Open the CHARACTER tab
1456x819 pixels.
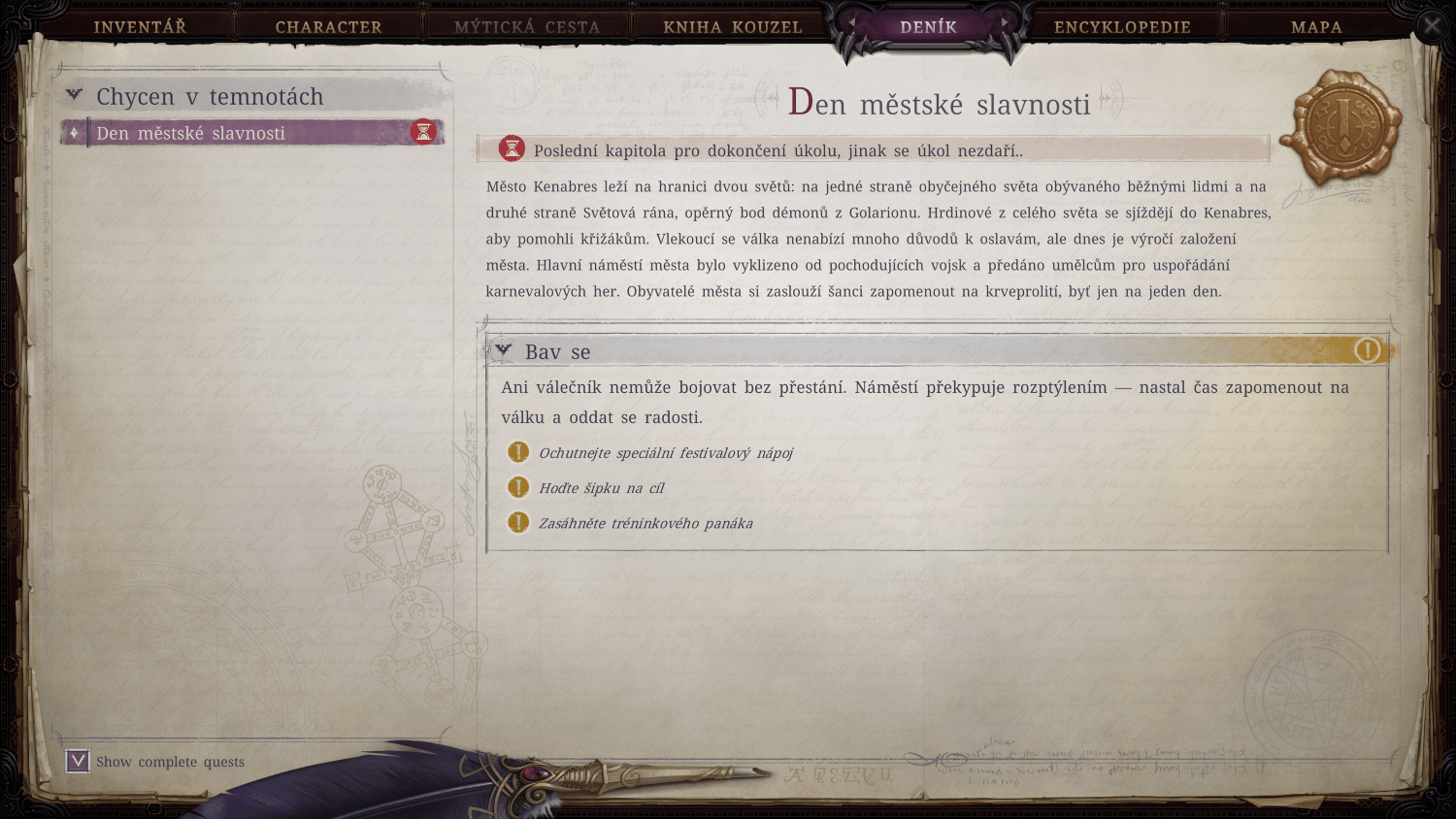[x=328, y=26]
